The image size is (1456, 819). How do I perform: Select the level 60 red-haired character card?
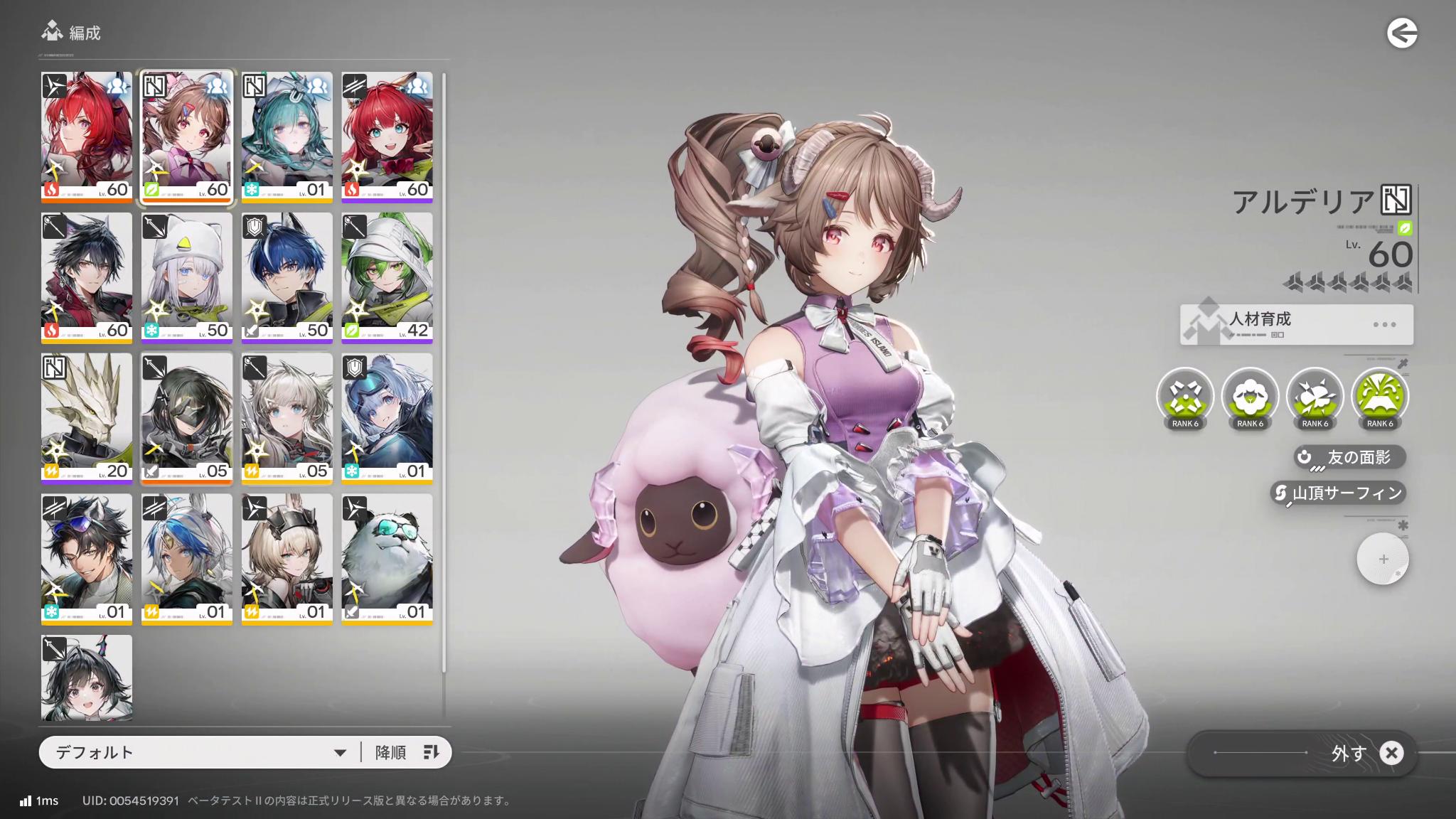(86, 135)
